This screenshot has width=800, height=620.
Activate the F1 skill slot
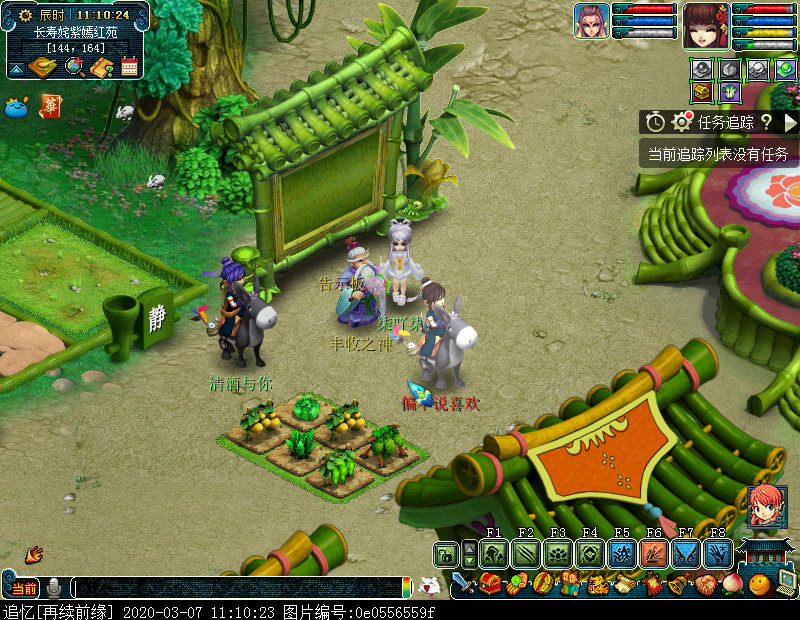pyautogui.click(x=493, y=554)
